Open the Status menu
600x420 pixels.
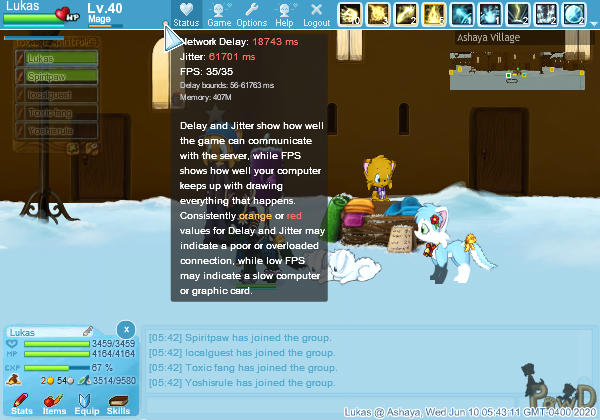click(x=186, y=13)
